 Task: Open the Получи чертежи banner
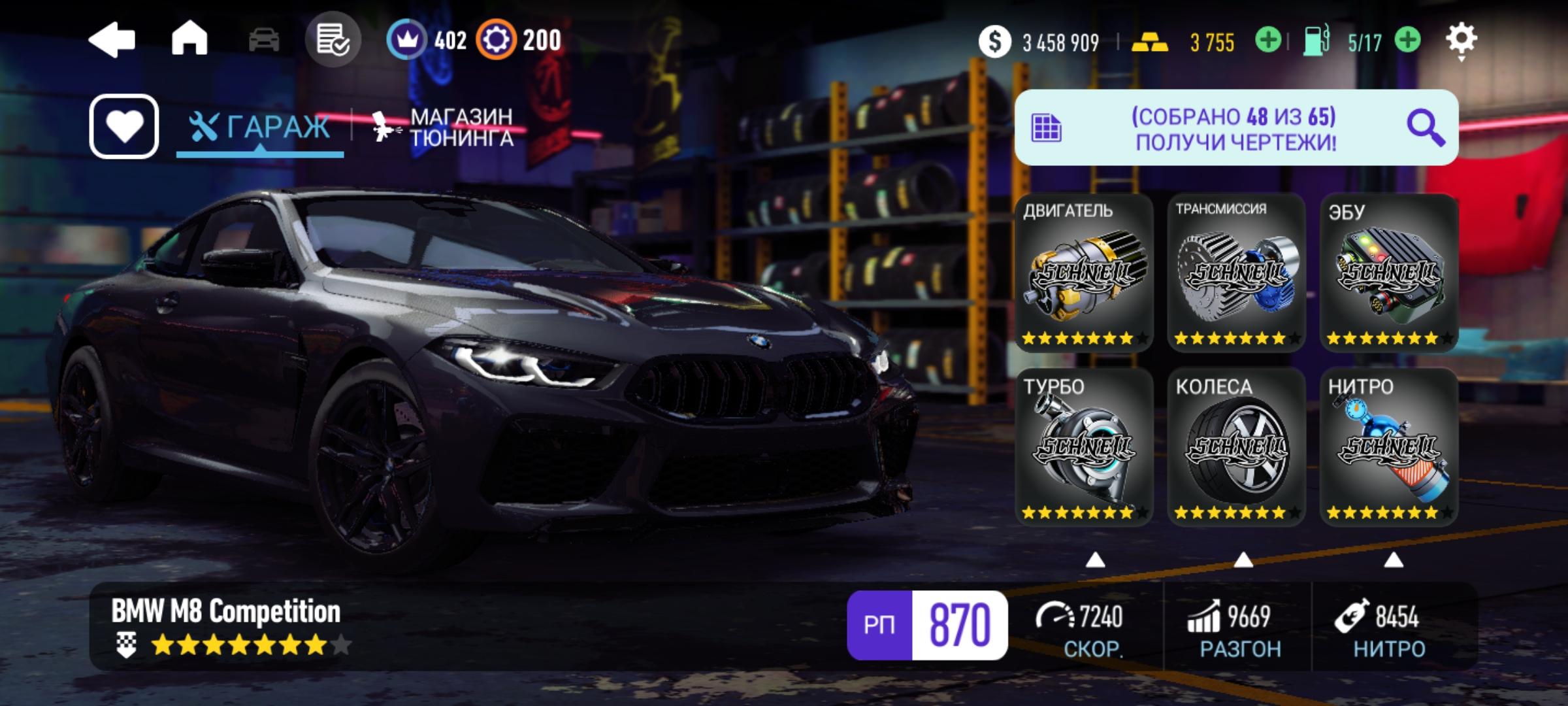(1235, 128)
